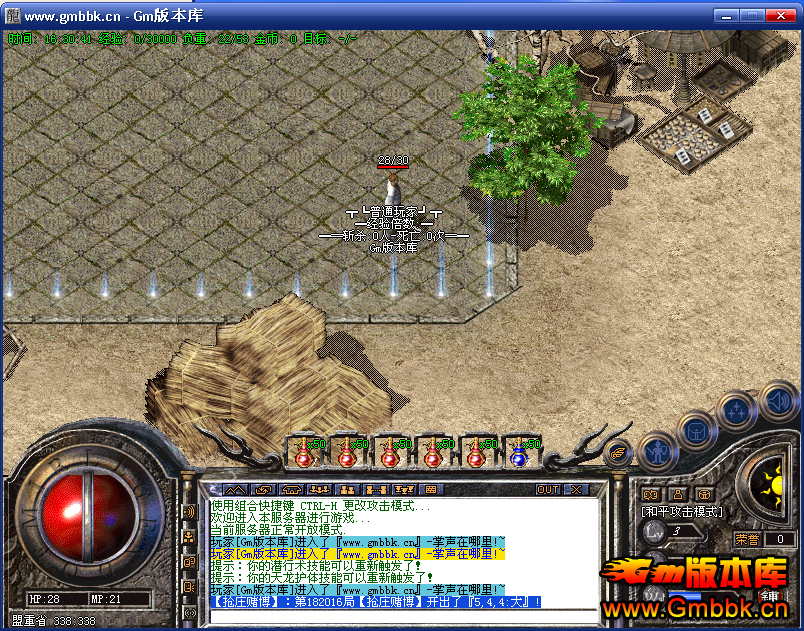This screenshot has height=631, width=804.
Task: Click the steering-wheel icon above attack mode
Action: pos(704,494)
